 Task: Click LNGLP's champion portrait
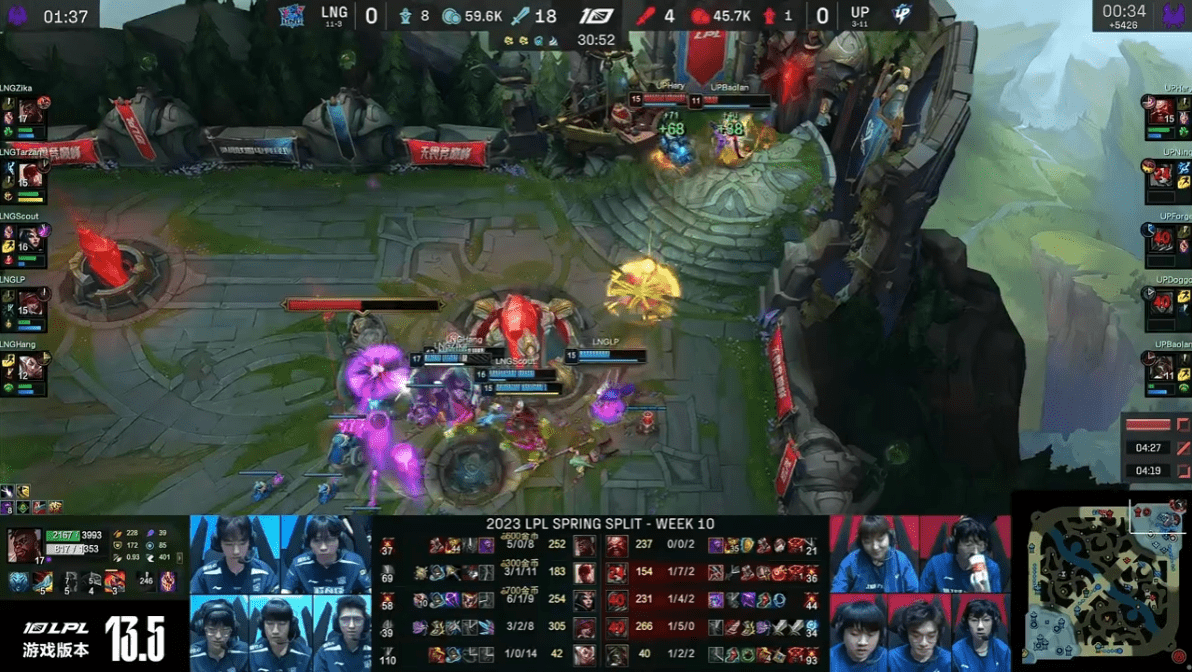(x=30, y=302)
